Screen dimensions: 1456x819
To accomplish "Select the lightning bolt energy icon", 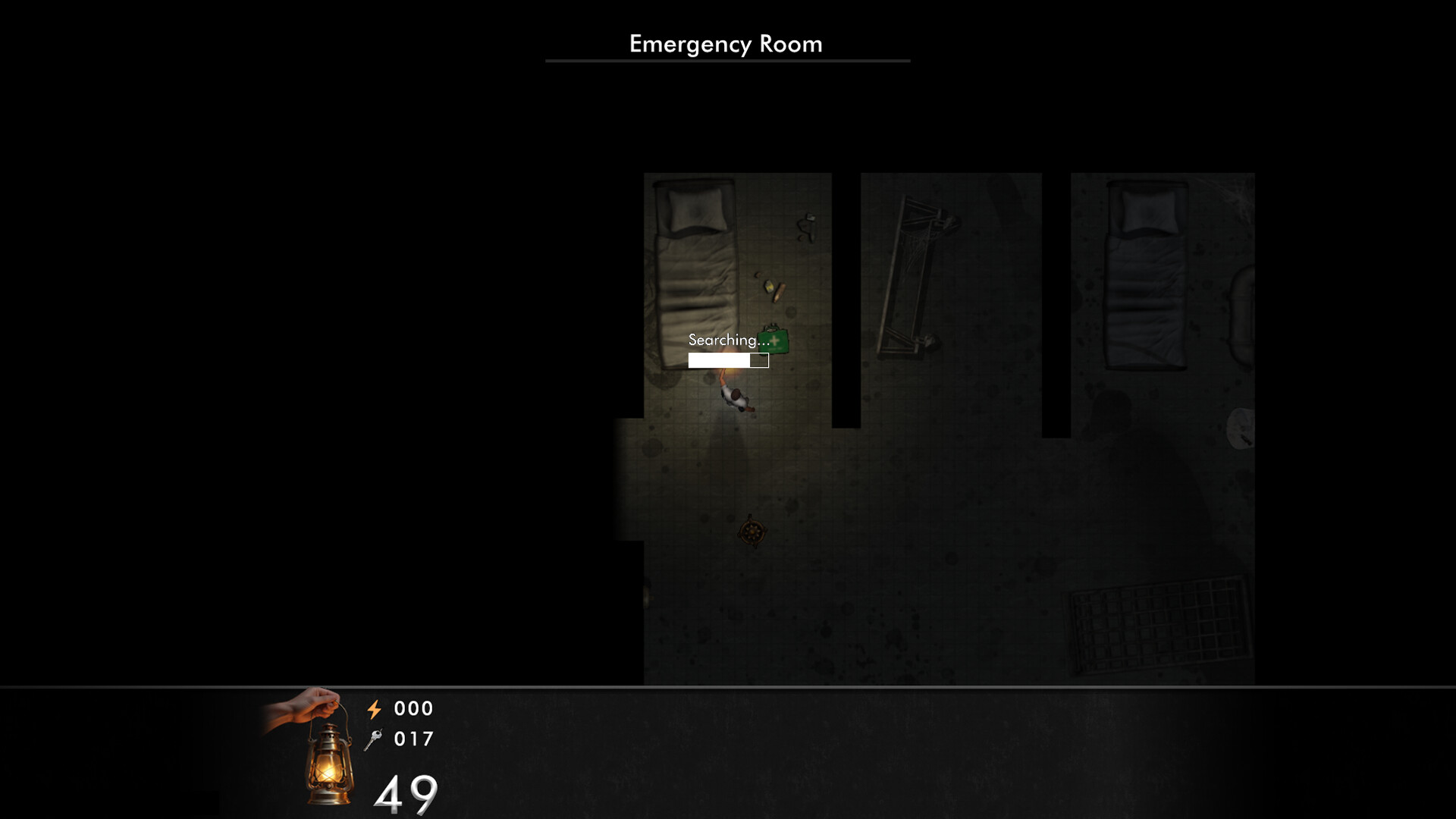I will [375, 709].
